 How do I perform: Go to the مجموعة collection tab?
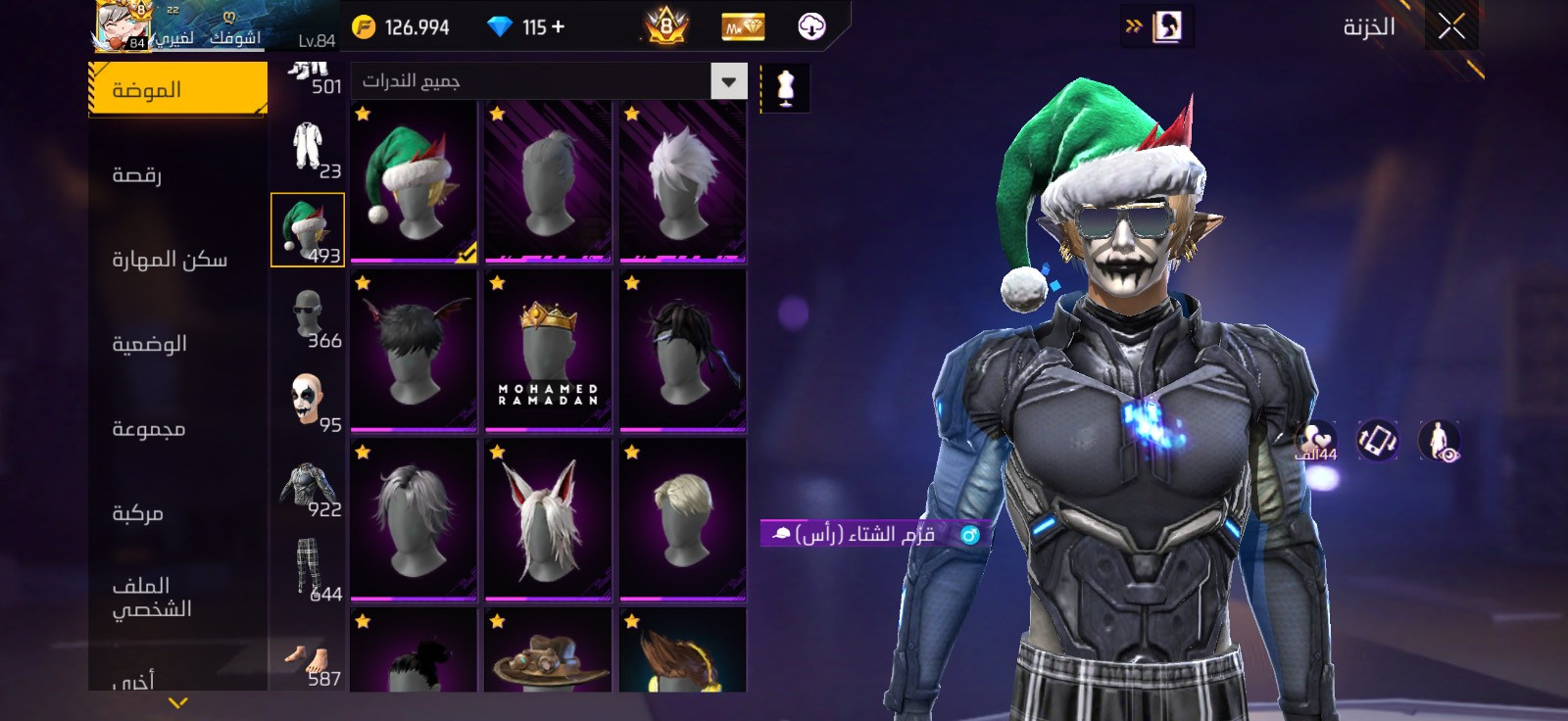(x=148, y=428)
